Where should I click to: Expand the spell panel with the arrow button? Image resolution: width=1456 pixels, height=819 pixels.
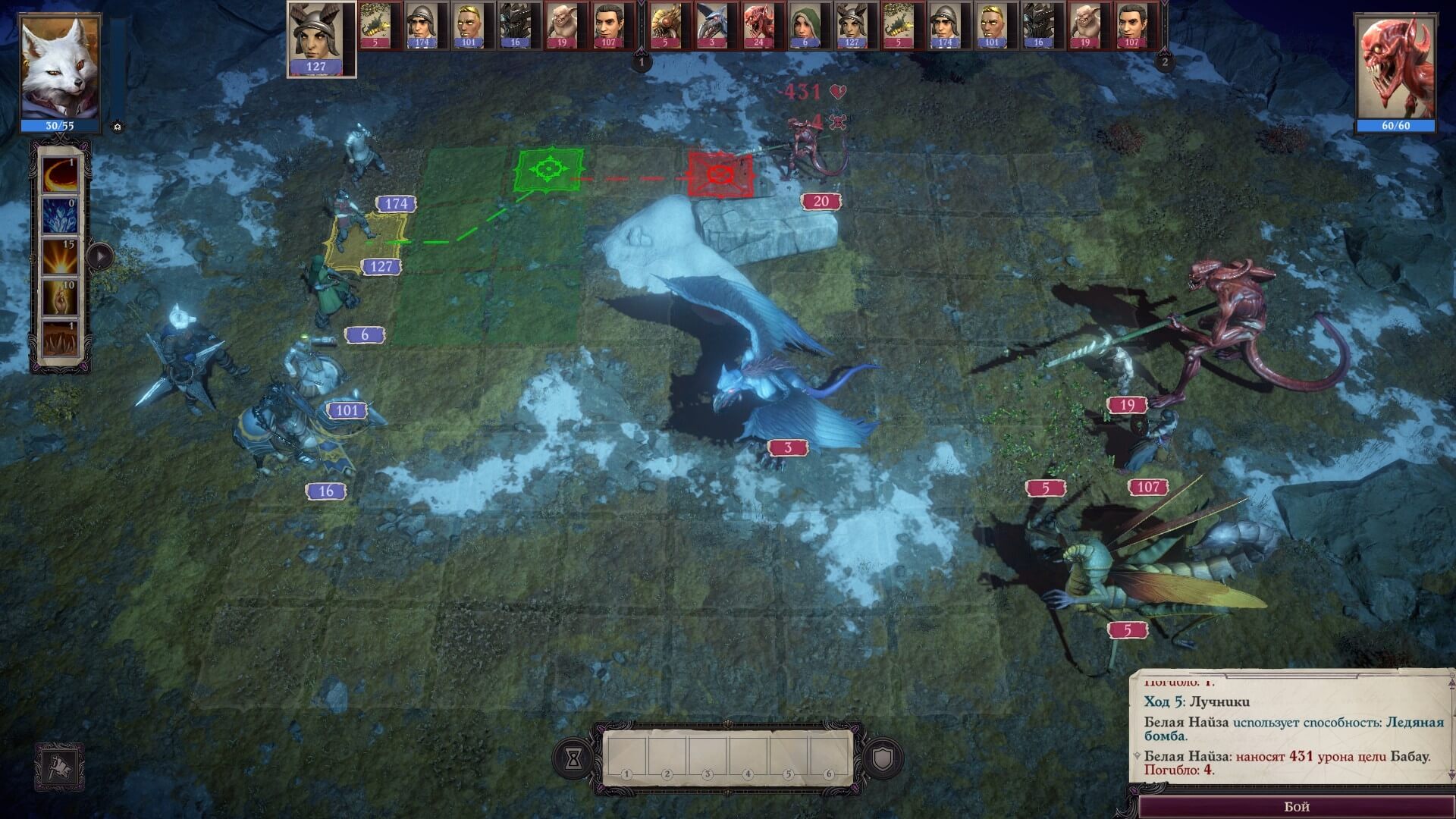click(99, 256)
